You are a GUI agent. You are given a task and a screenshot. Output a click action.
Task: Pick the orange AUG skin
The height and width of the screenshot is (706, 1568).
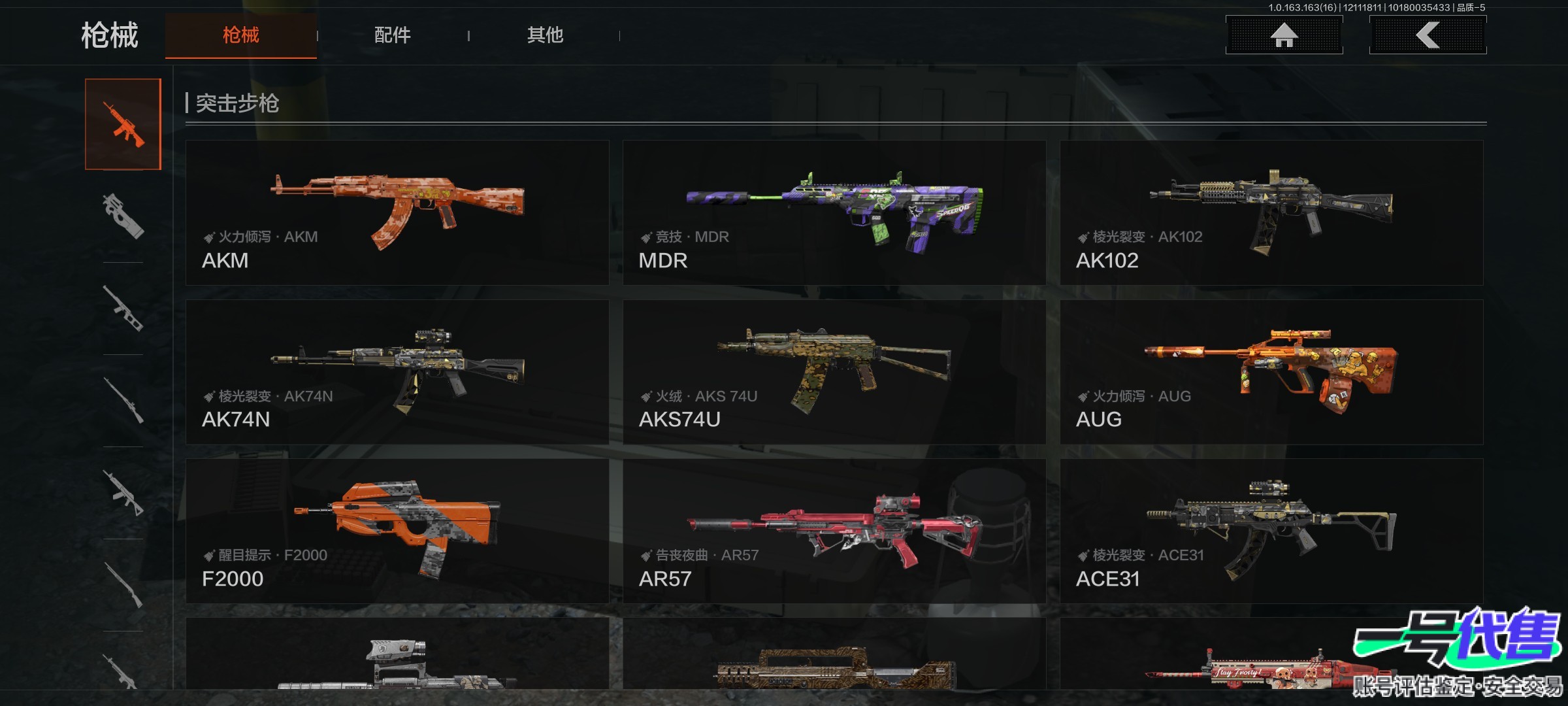tap(1271, 372)
